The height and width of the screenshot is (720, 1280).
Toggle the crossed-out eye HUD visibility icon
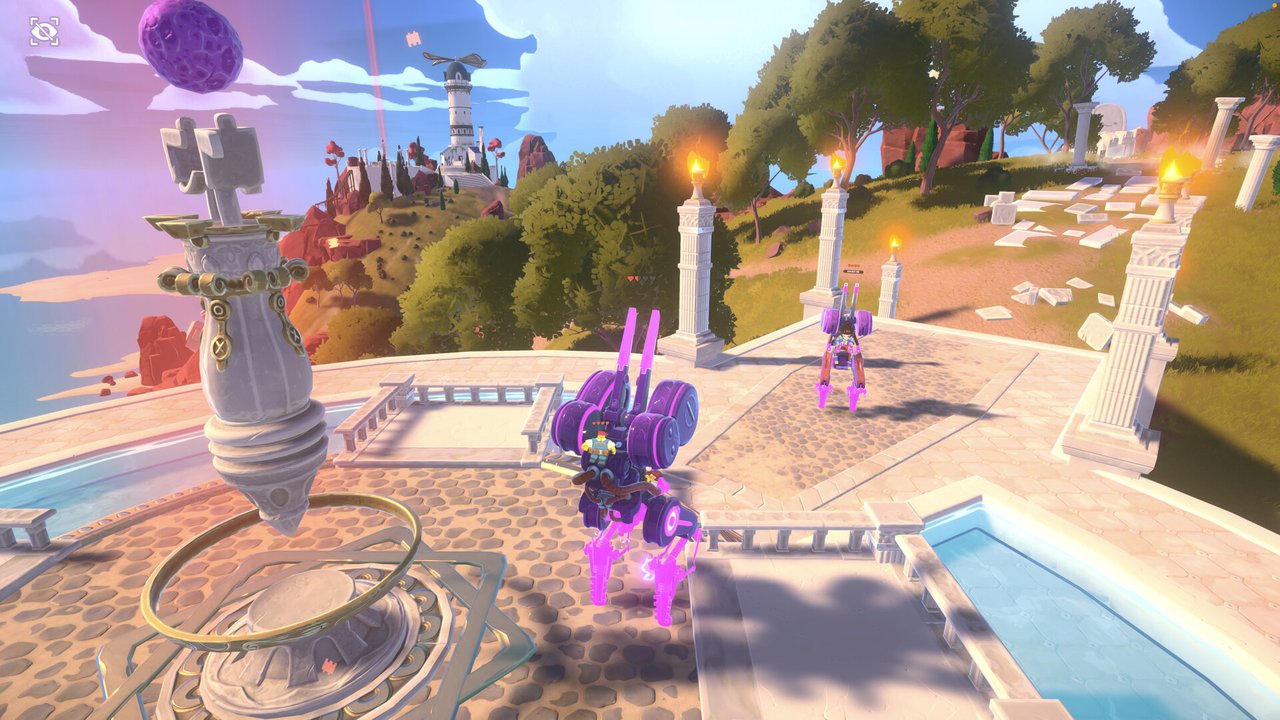(44, 32)
